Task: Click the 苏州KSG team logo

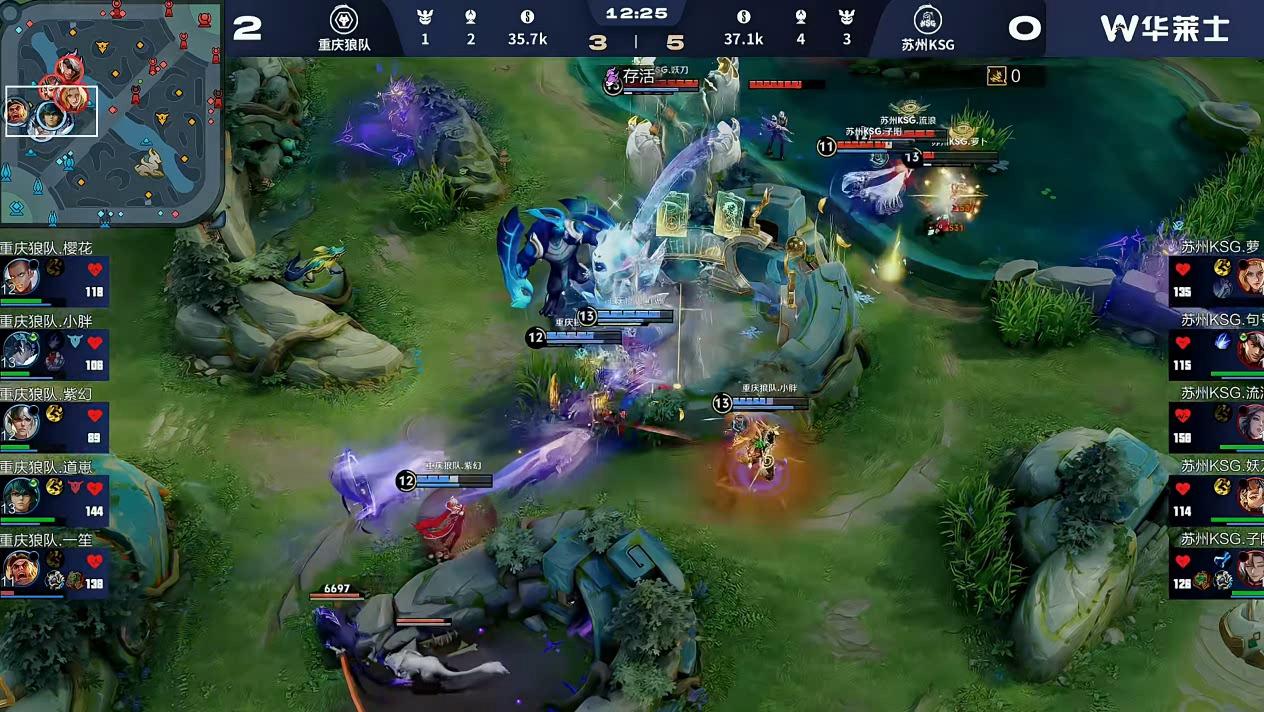Action: coord(928,20)
